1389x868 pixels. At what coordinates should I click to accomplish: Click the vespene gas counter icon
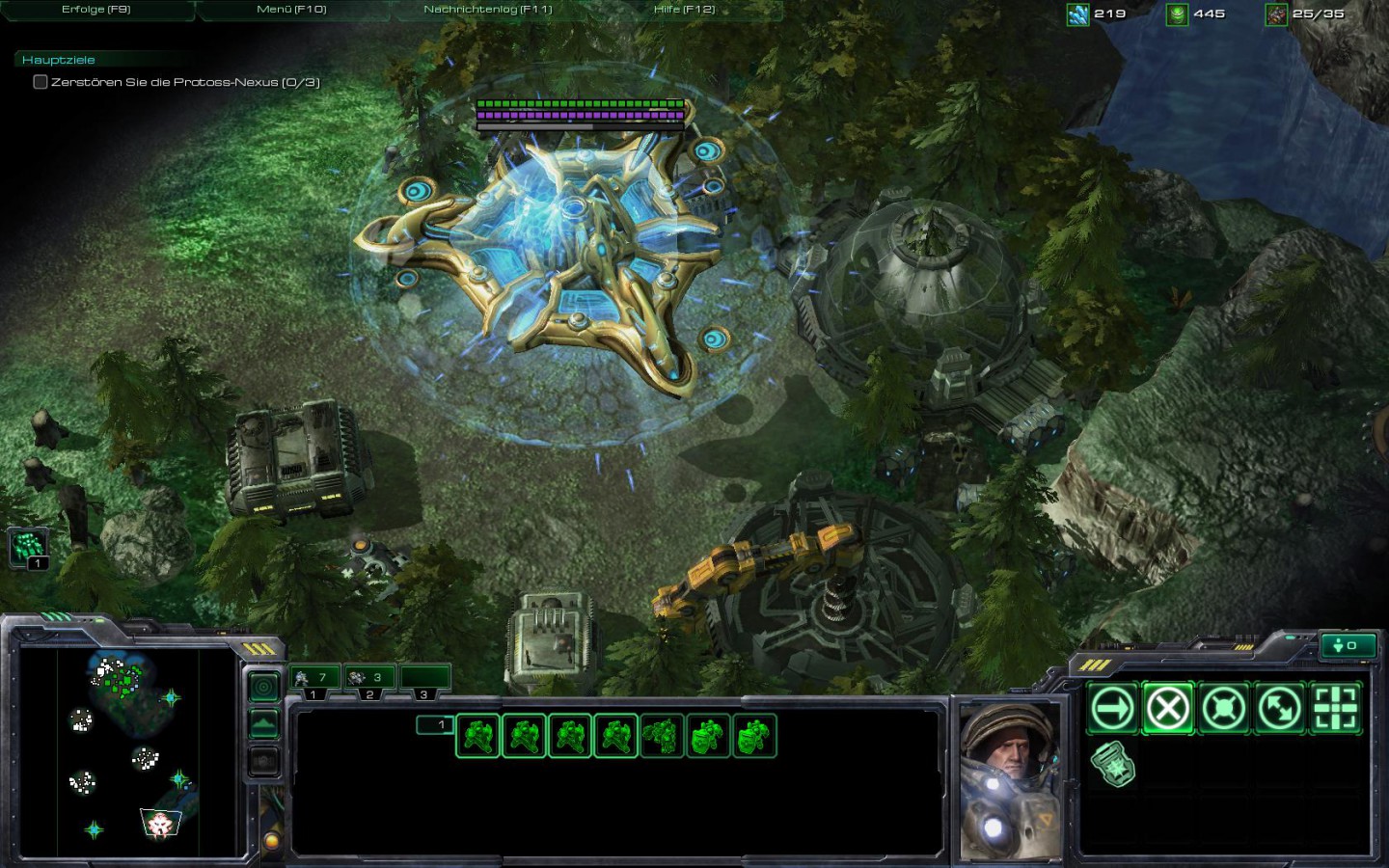point(1178,14)
